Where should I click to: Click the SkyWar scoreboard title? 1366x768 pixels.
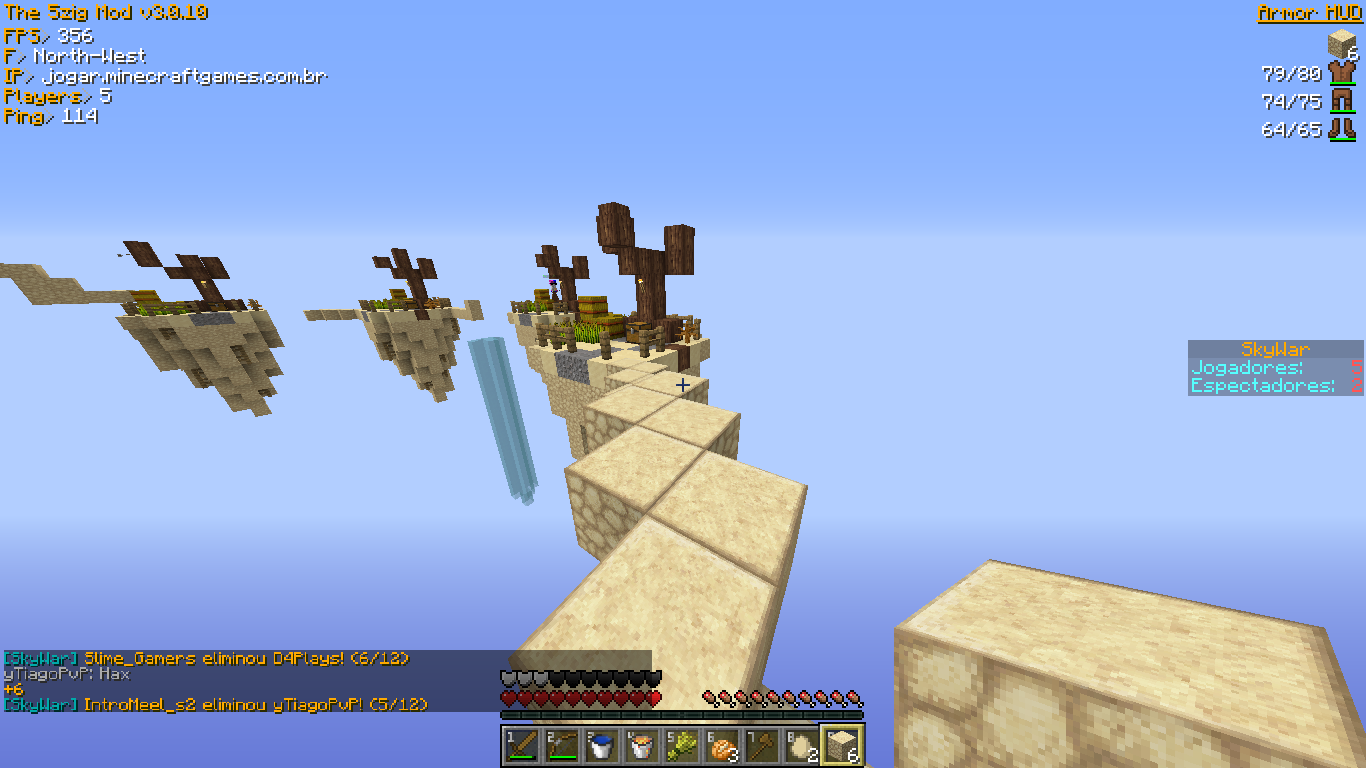click(x=1275, y=349)
